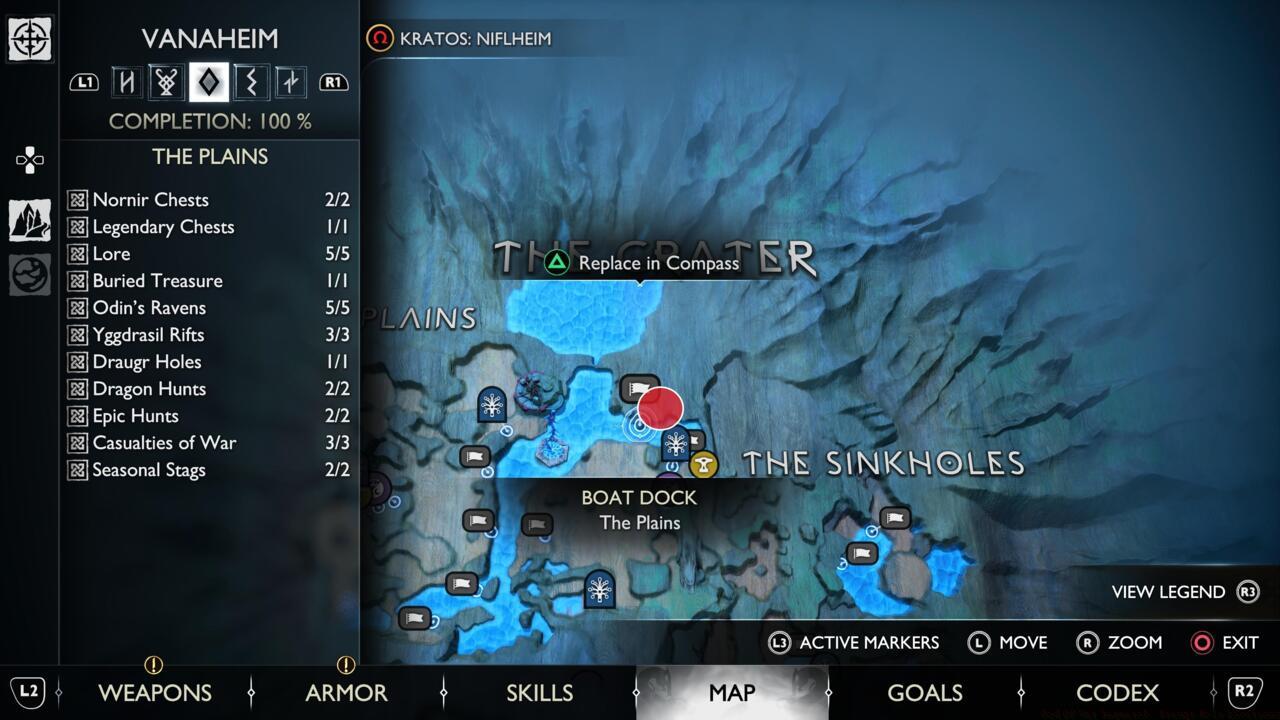Image resolution: width=1280 pixels, height=720 pixels.
Task: Select the red Boat Dock map marker
Action: [660, 409]
